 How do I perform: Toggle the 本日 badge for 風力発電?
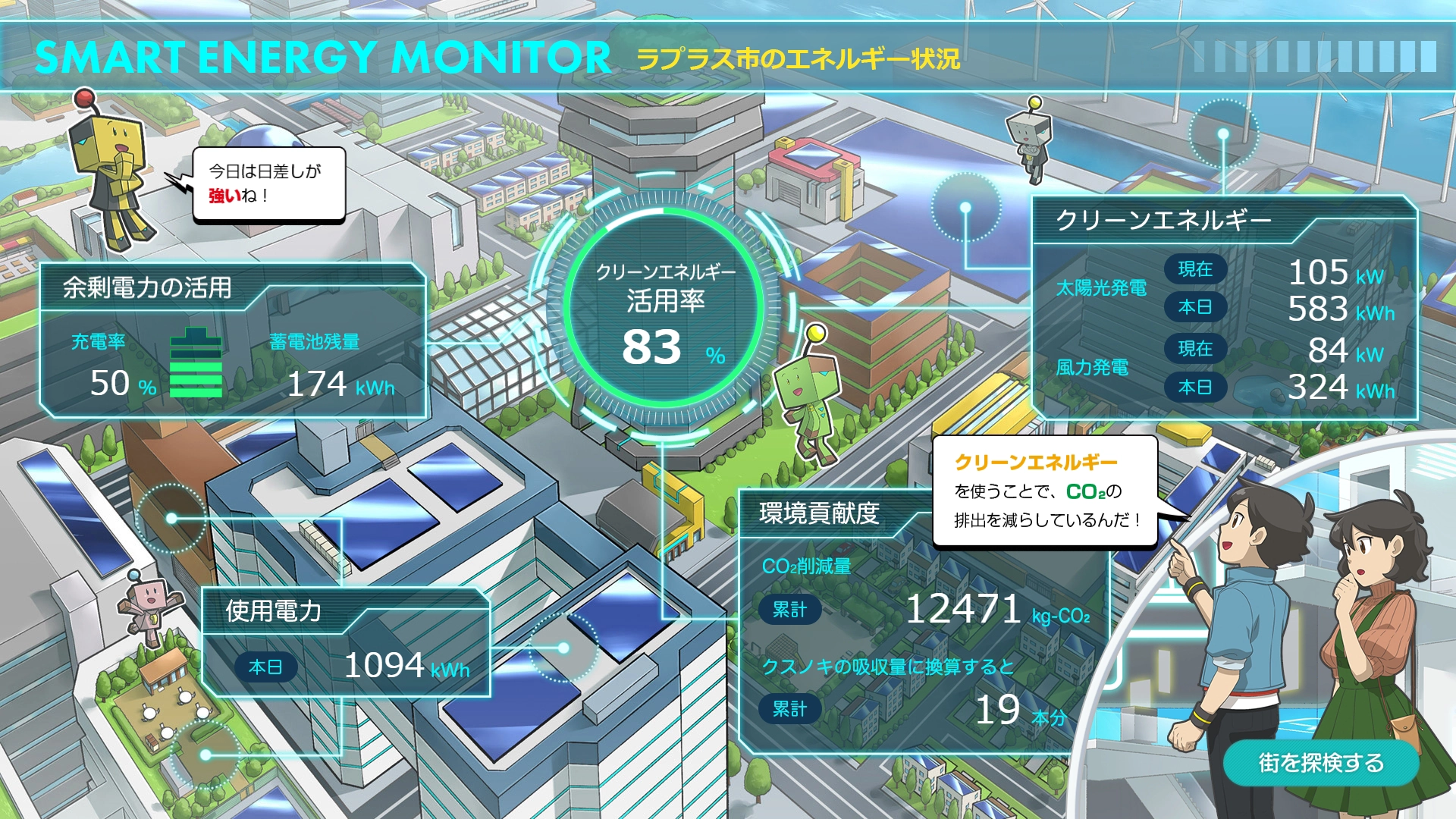tap(1197, 387)
